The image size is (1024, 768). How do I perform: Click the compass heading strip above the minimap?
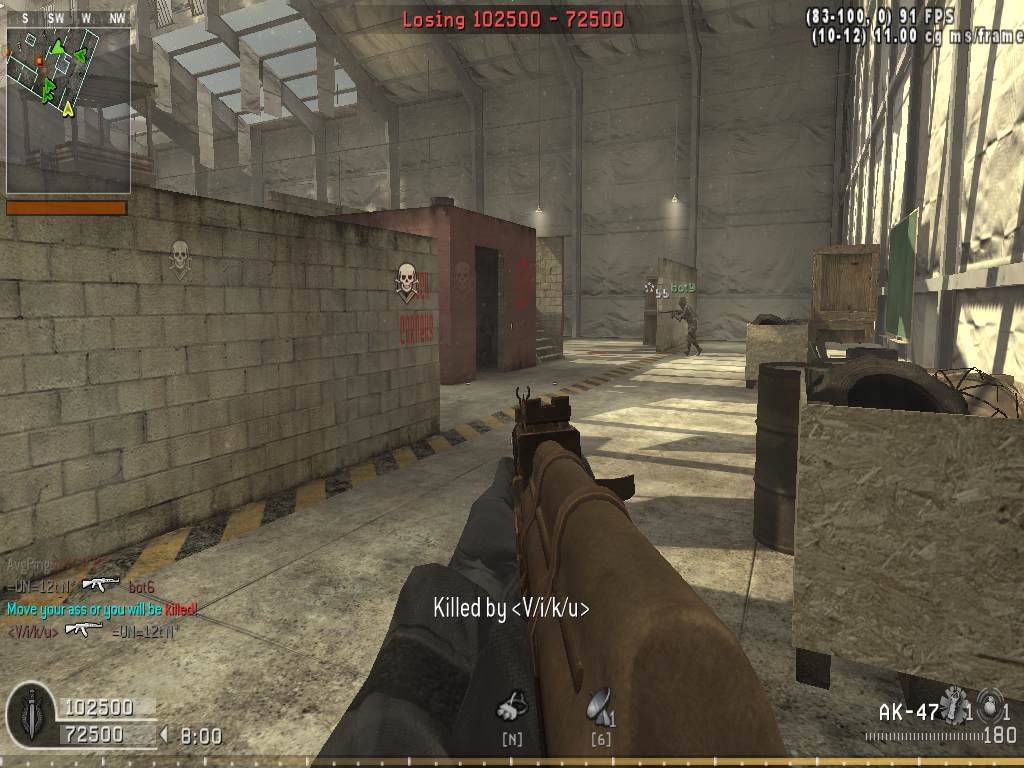point(68,18)
